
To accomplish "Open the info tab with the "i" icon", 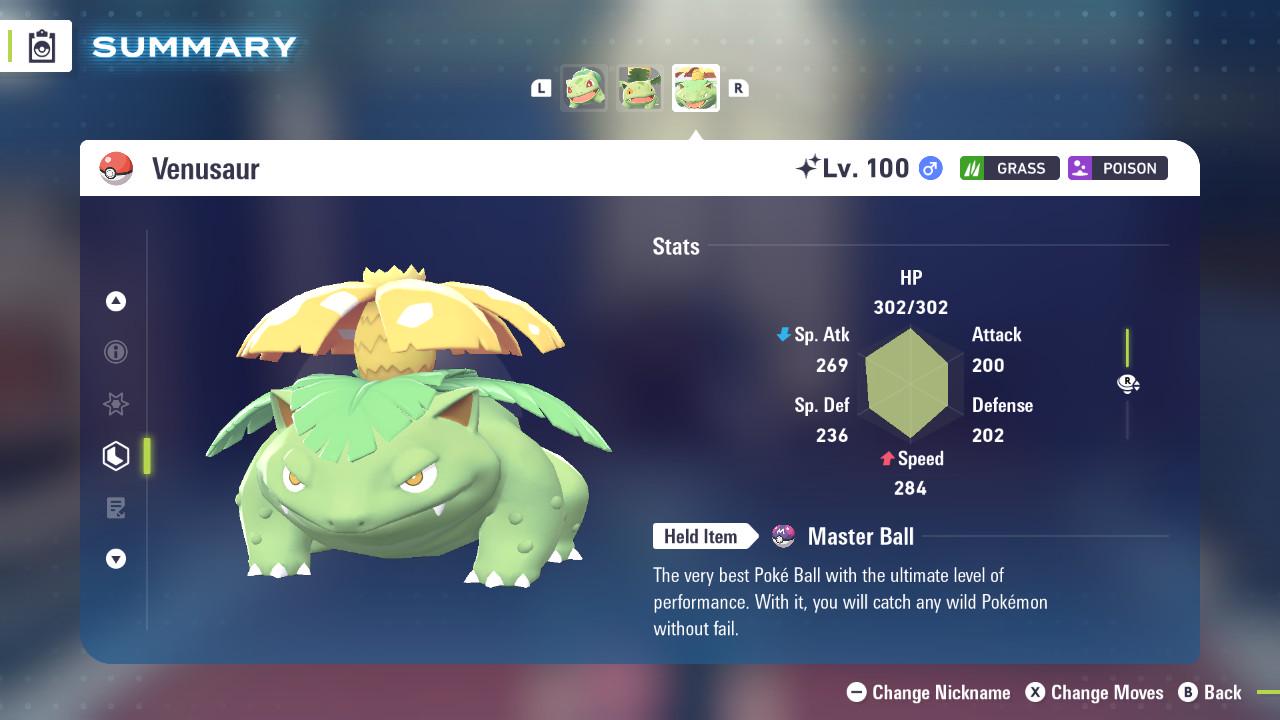I will pyautogui.click(x=116, y=352).
